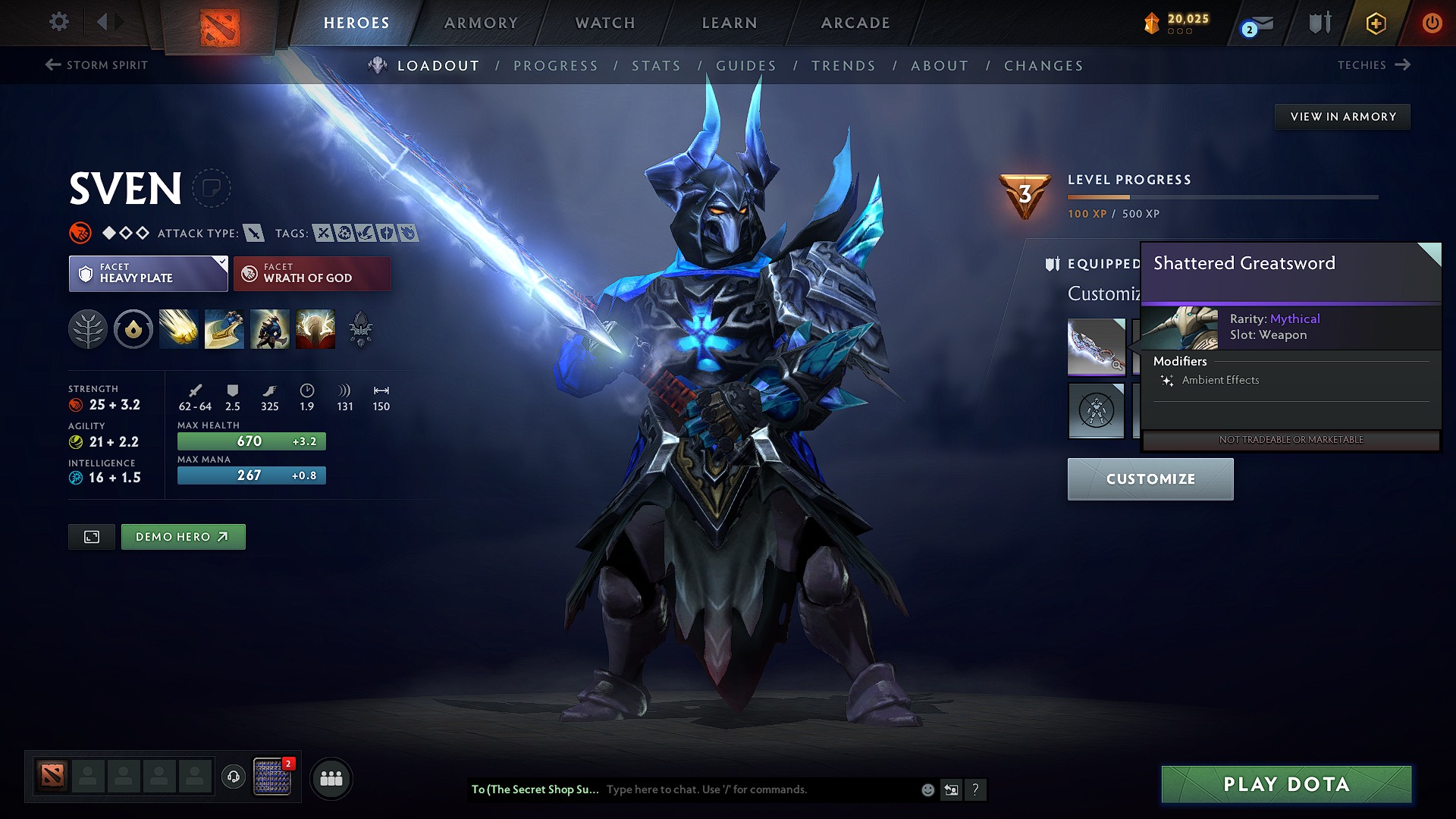Screen dimensions: 1456x819
Task: Choose the Wrath of God facet
Action: click(312, 274)
